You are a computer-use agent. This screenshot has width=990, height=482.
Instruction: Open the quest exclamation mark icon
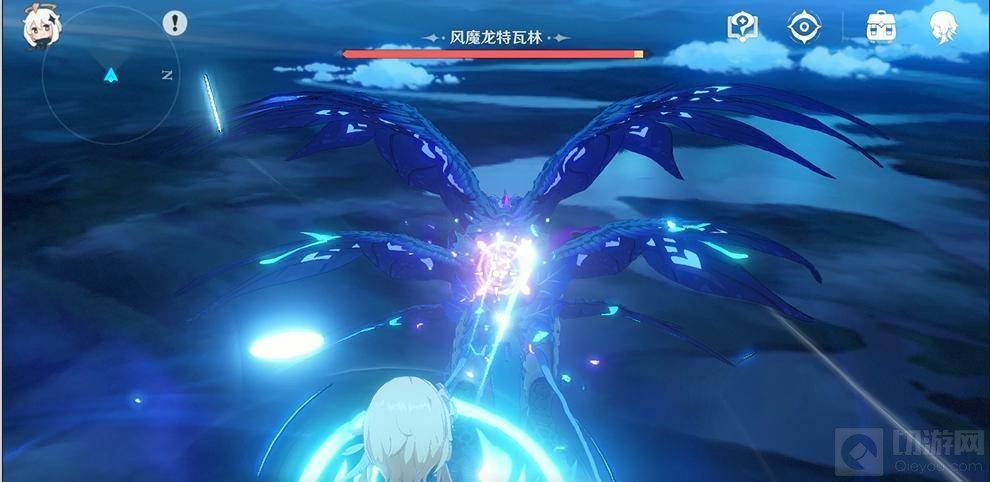(x=176, y=23)
